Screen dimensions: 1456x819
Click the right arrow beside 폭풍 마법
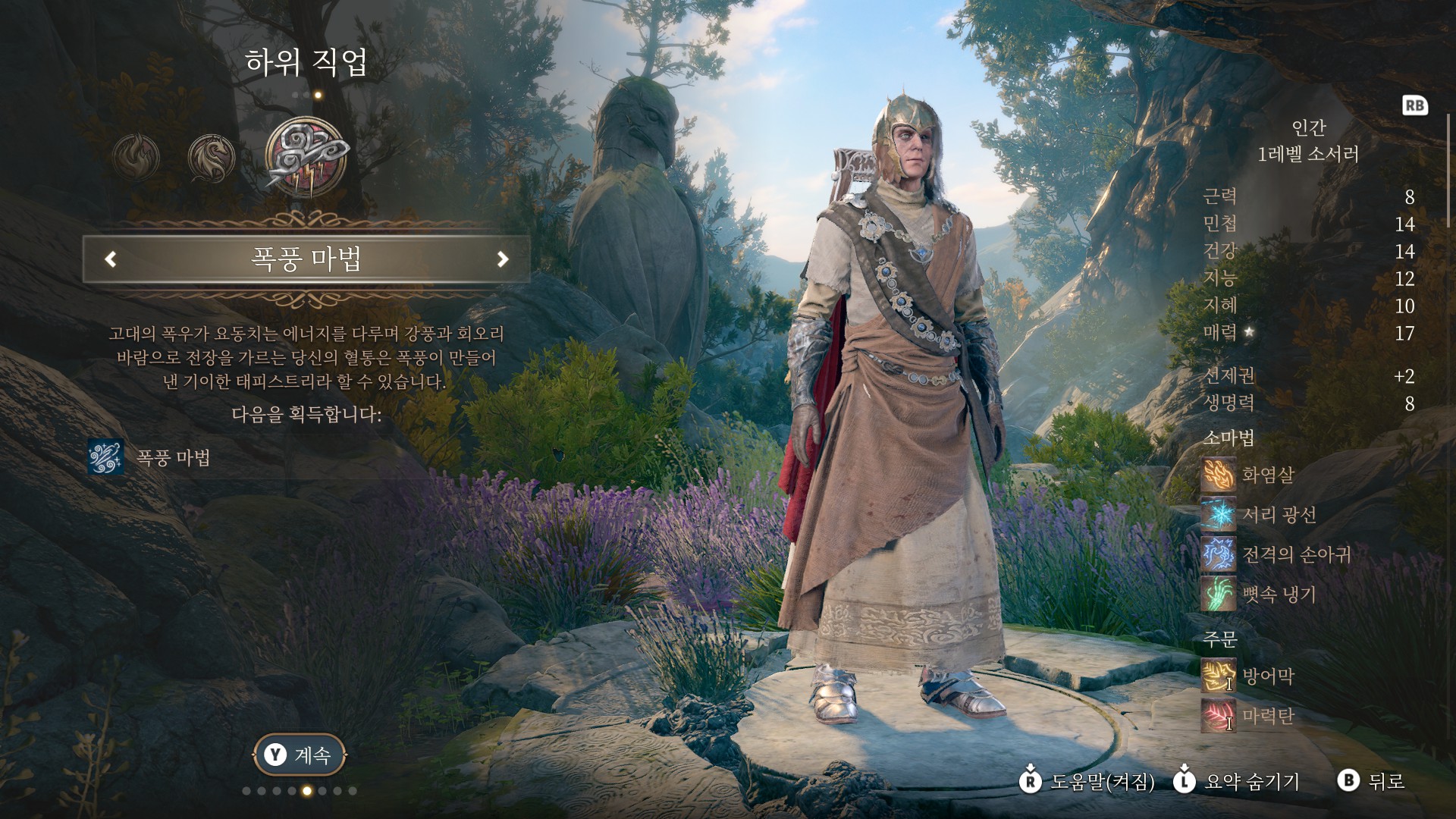click(x=502, y=259)
